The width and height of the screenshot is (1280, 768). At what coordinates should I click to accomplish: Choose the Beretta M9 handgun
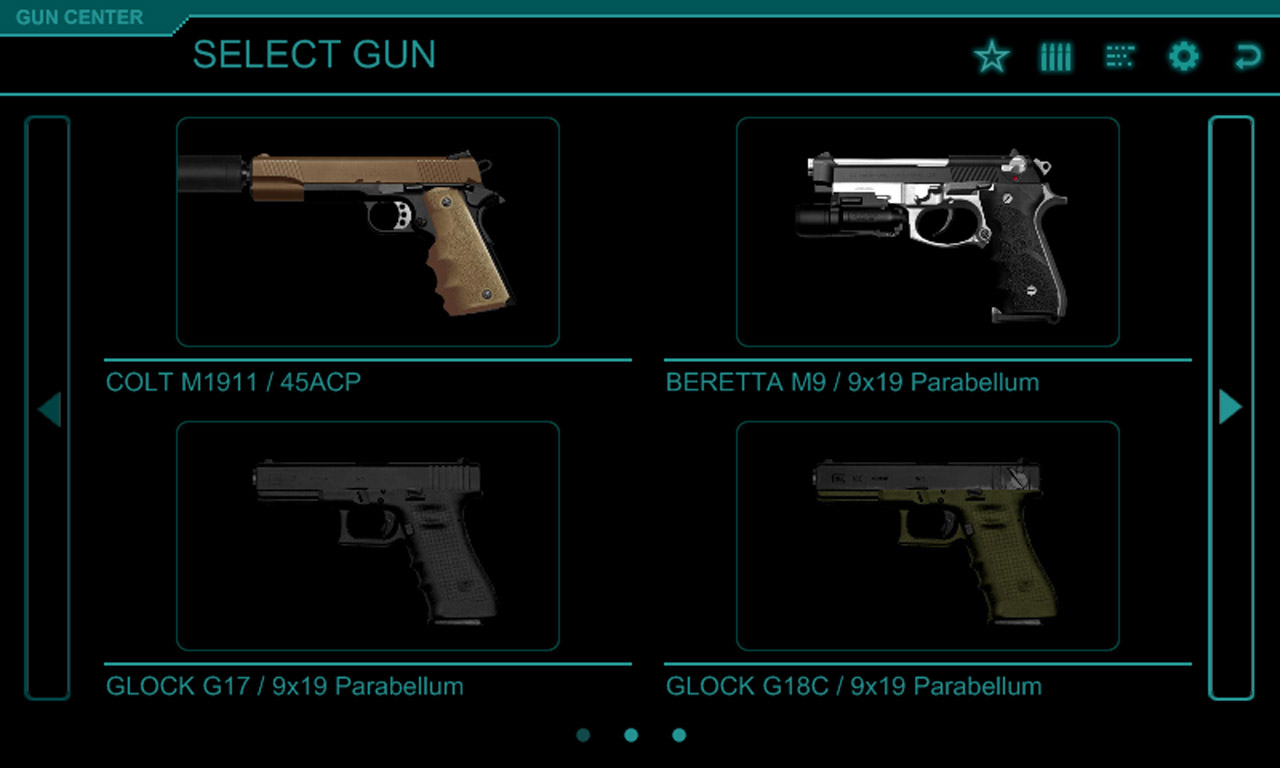[x=927, y=232]
